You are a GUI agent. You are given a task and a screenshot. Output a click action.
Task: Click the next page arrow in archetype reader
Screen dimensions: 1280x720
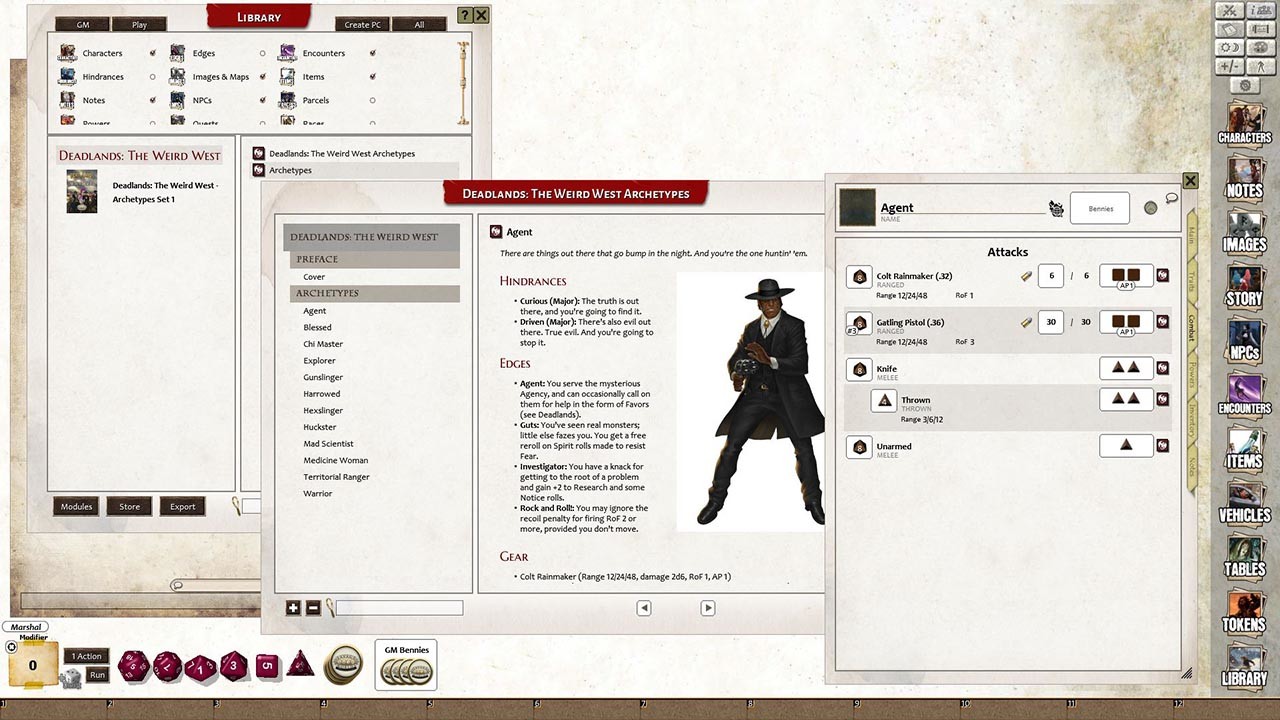tap(708, 607)
